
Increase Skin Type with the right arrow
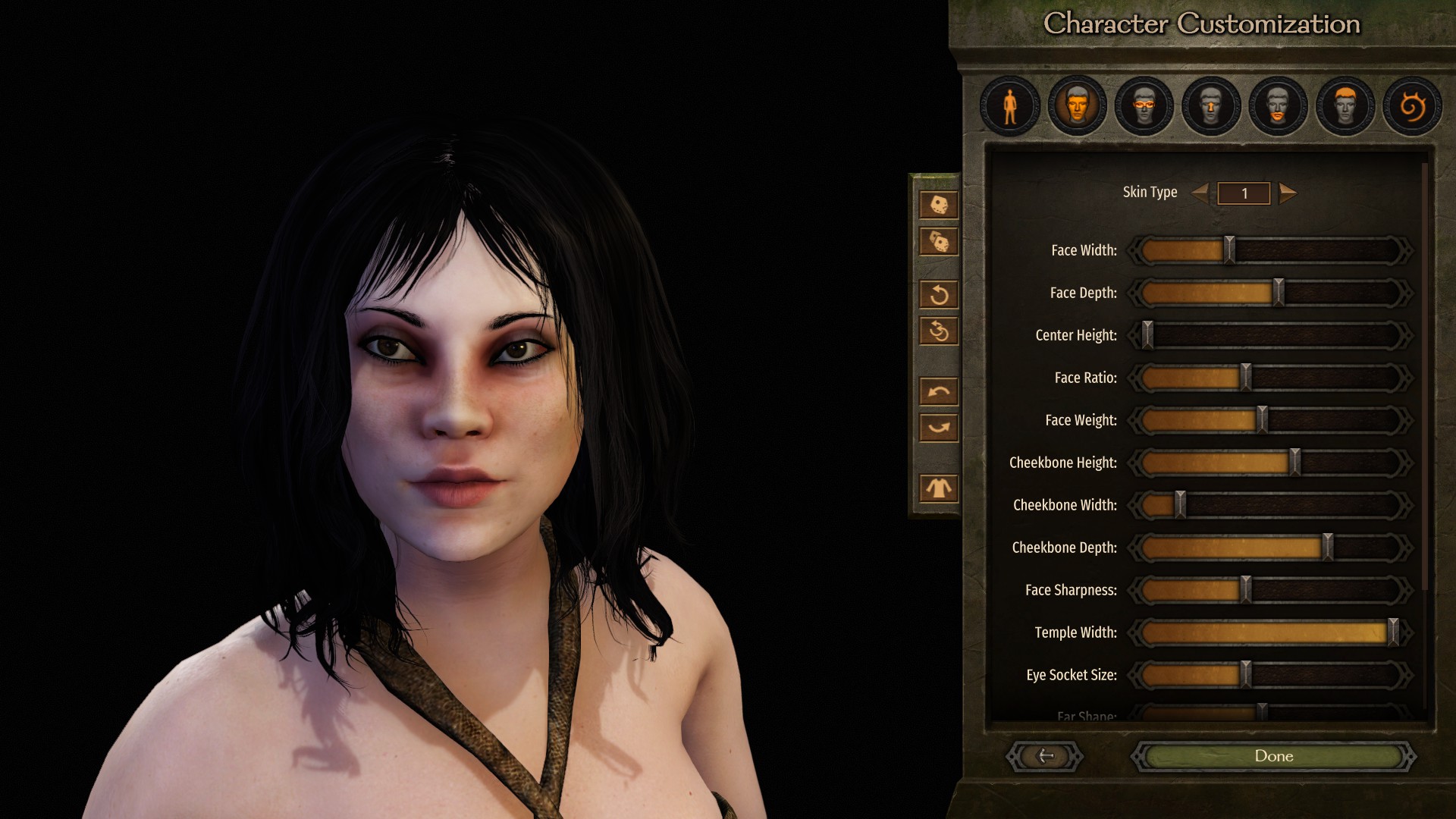[x=1287, y=193]
